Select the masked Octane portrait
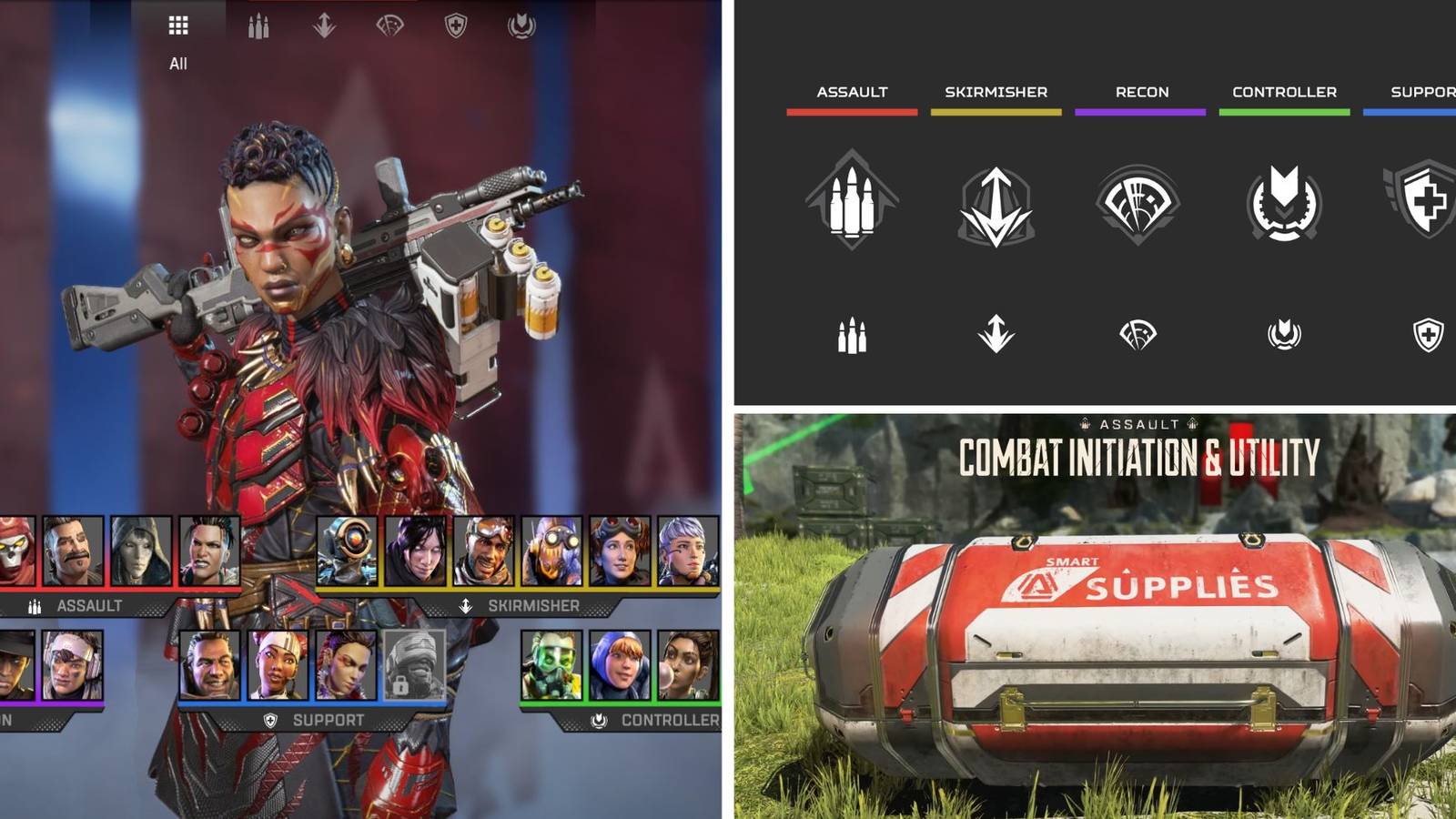Image resolution: width=1456 pixels, height=819 pixels. (551, 551)
